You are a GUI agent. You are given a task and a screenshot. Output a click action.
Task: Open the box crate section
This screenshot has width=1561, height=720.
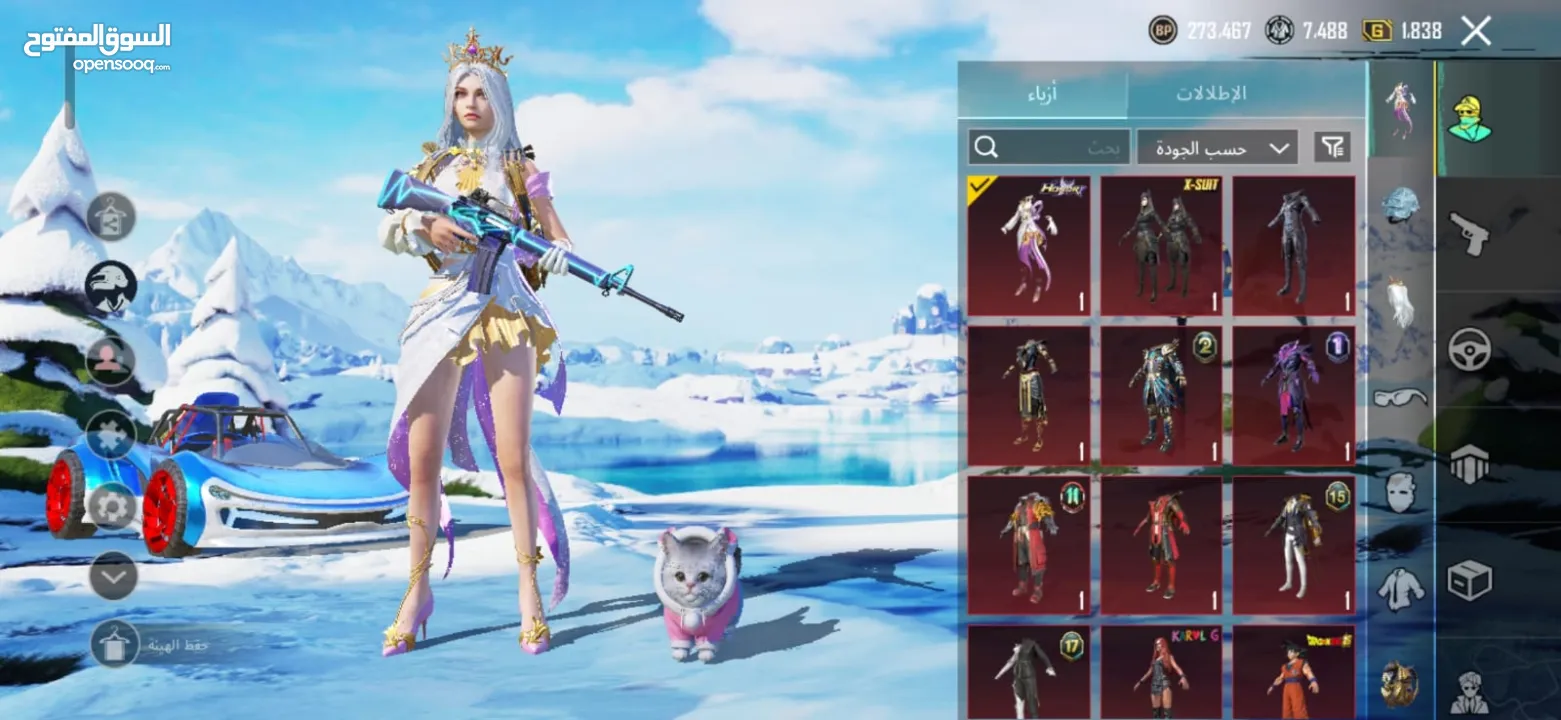pos(1470,580)
